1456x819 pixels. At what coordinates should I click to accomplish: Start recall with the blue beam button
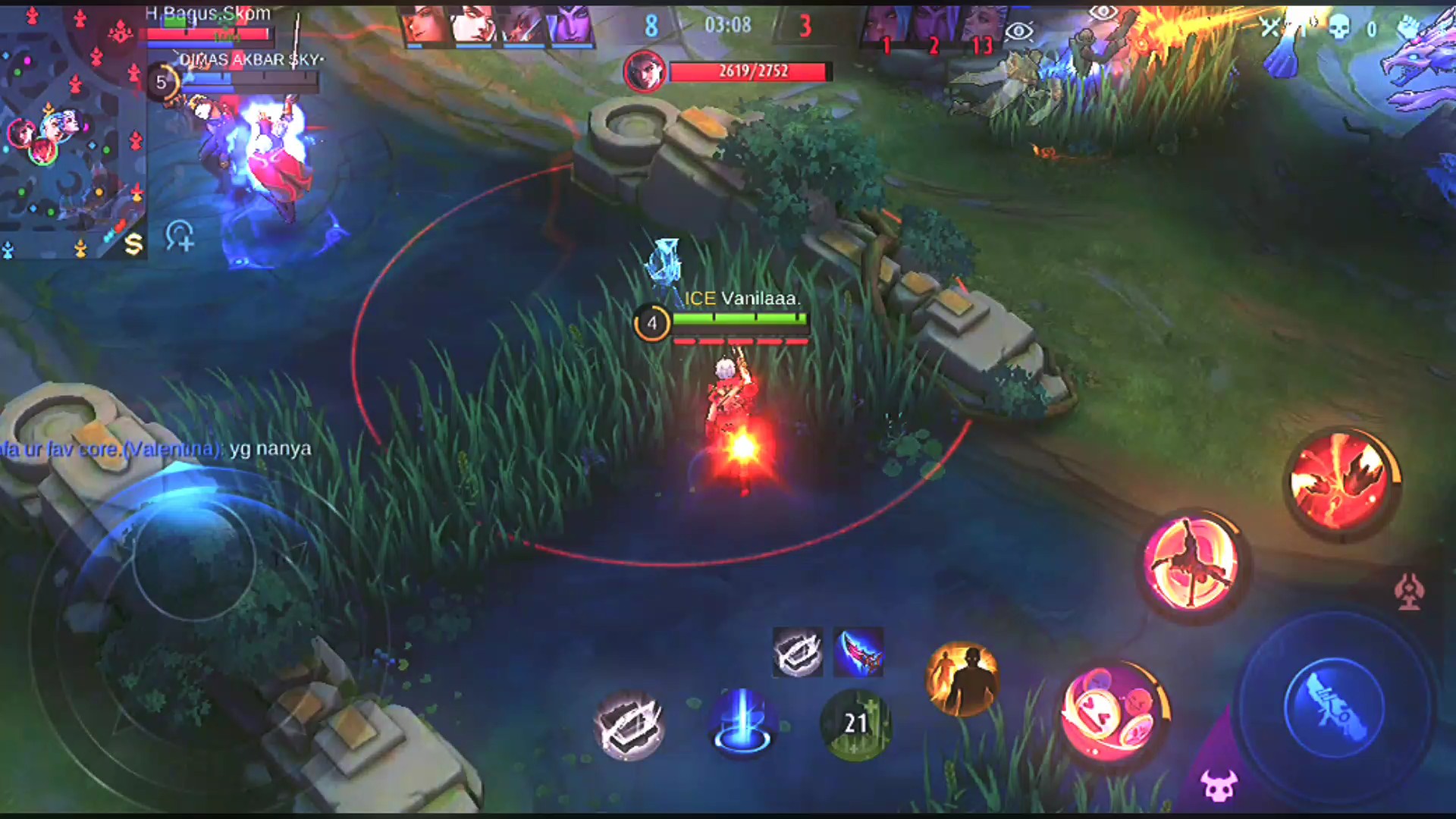[742, 723]
